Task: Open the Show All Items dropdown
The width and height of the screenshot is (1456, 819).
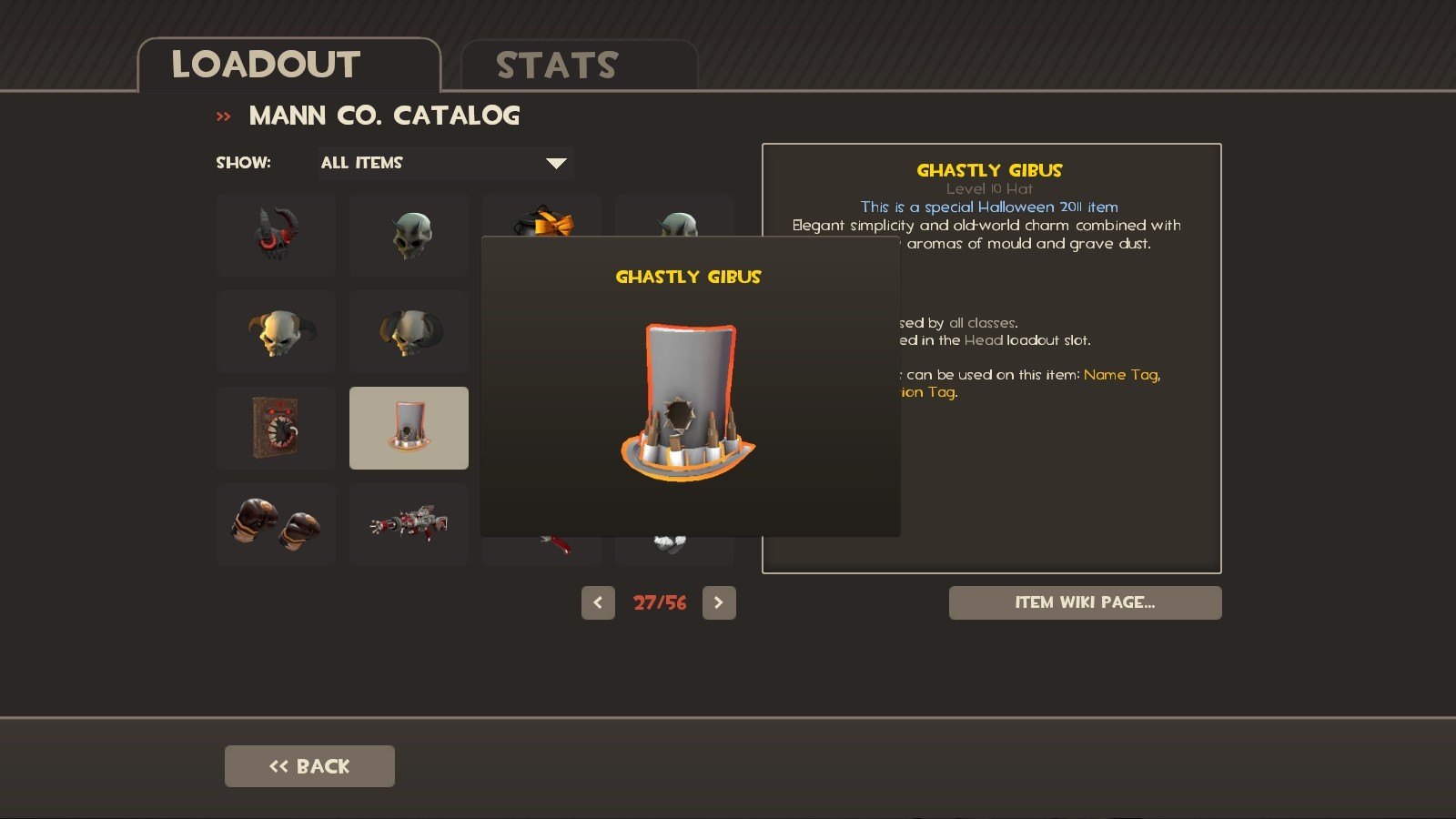Action: tap(445, 163)
